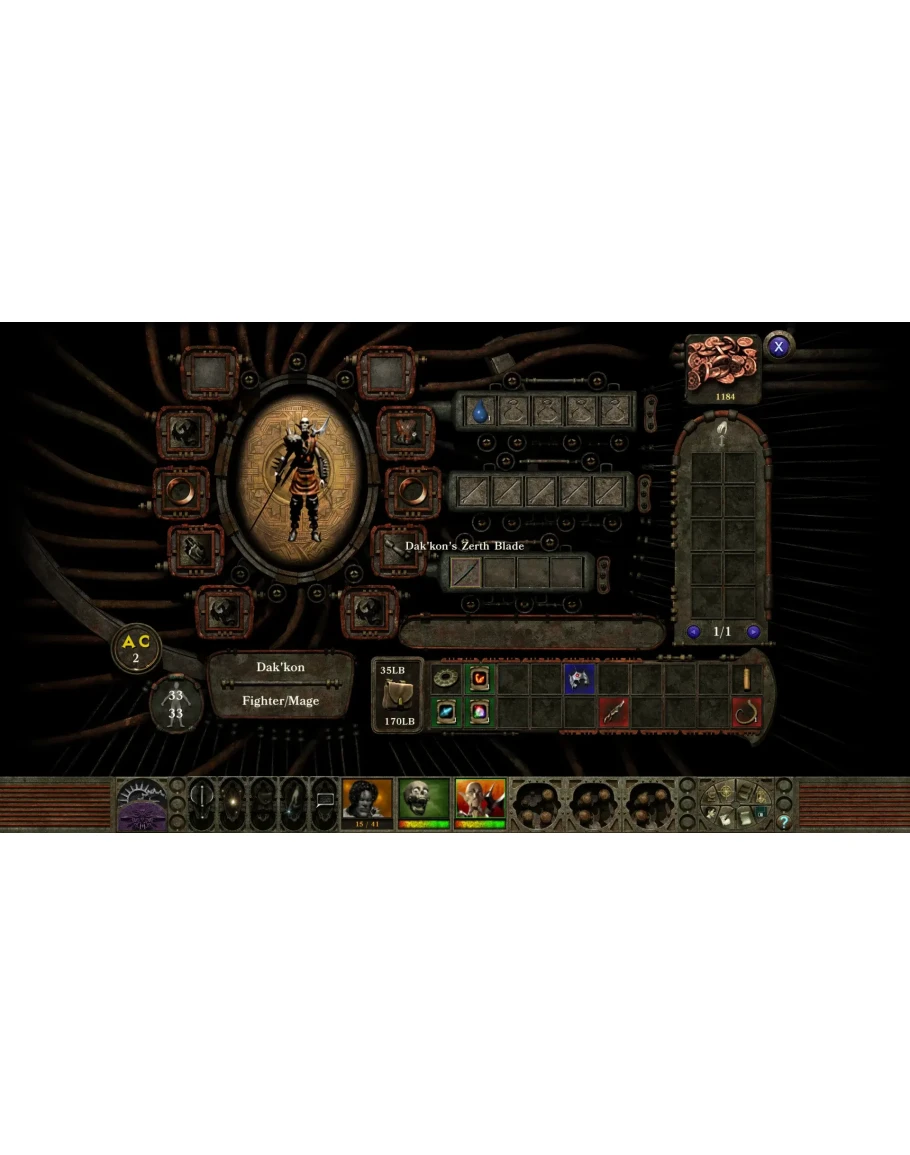Close the inventory with the X button
This screenshot has height=1155, width=910.
coord(778,347)
